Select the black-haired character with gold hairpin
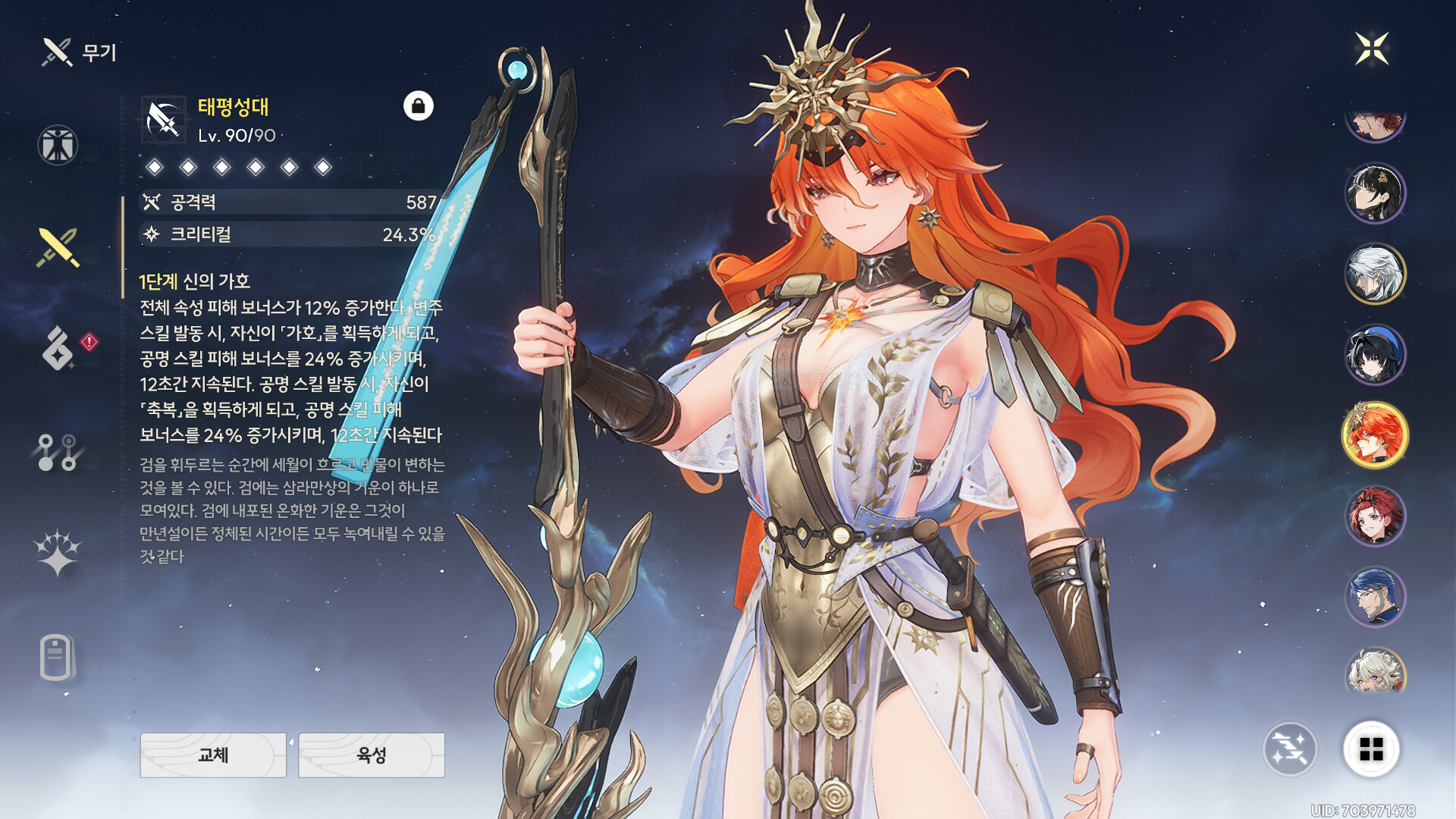Viewport: 1456px width, 819px height. coord(1375,193)
